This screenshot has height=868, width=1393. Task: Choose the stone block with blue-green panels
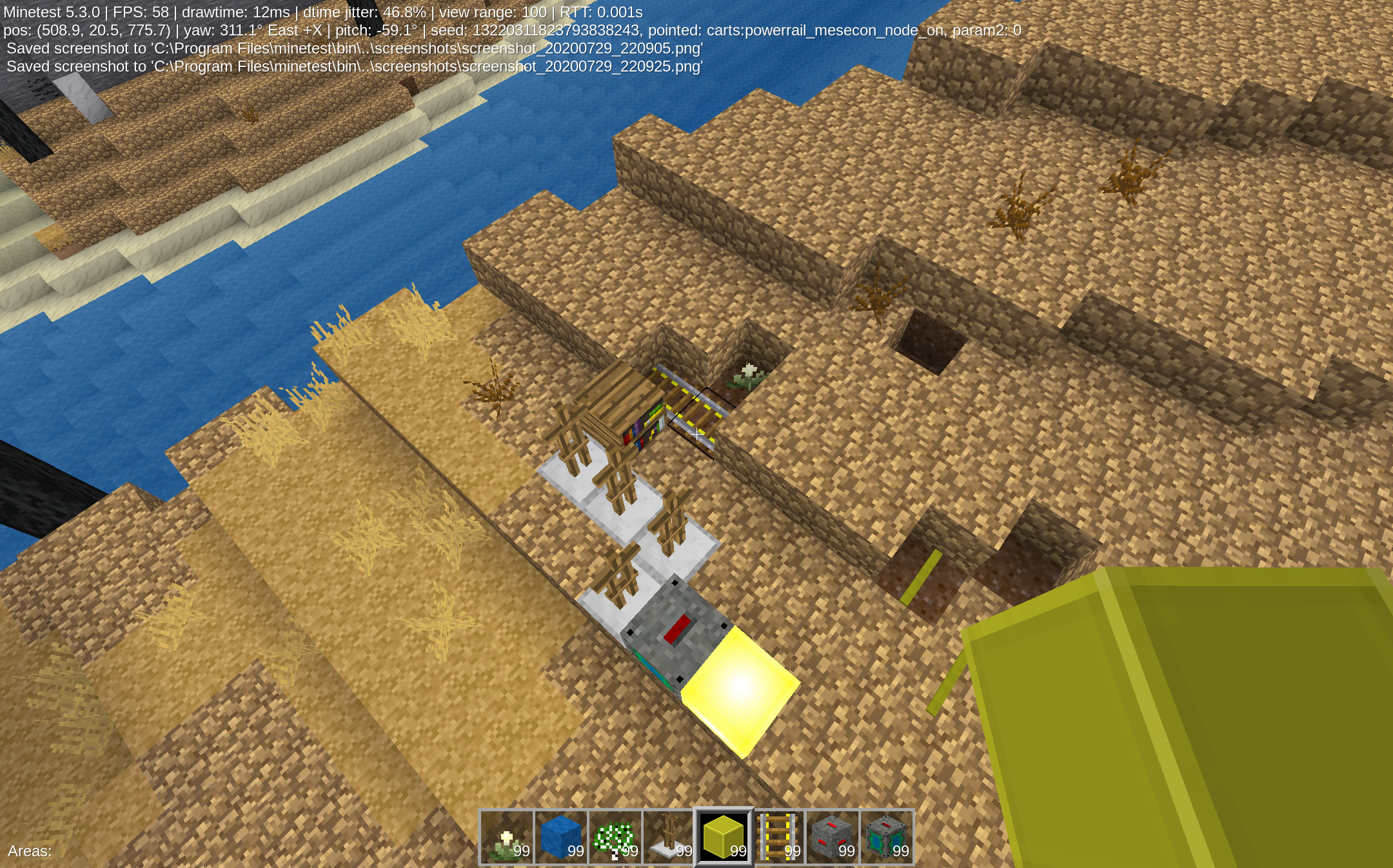[887, 837]
